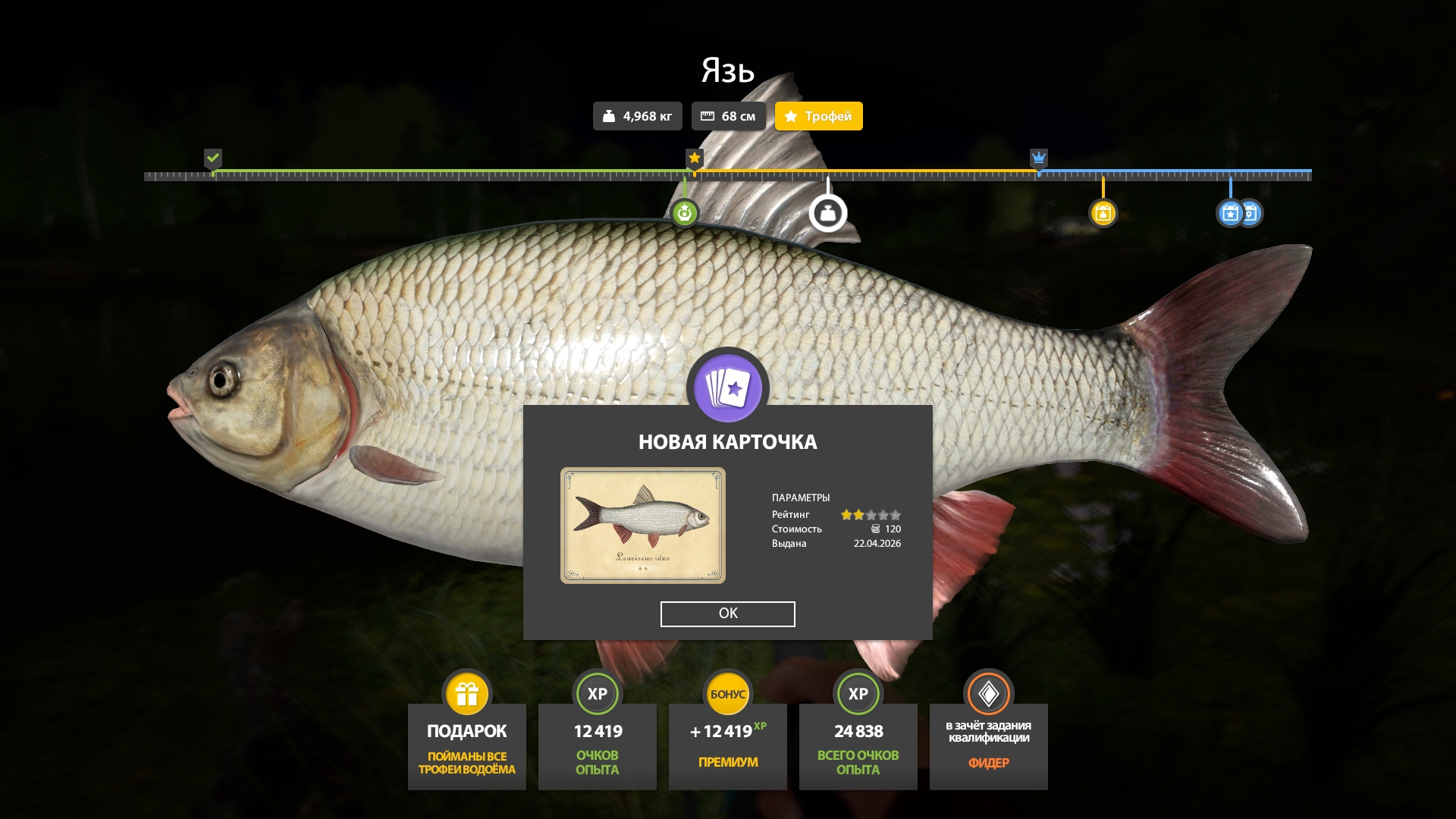Select the green medal marker on the scale

684,213
